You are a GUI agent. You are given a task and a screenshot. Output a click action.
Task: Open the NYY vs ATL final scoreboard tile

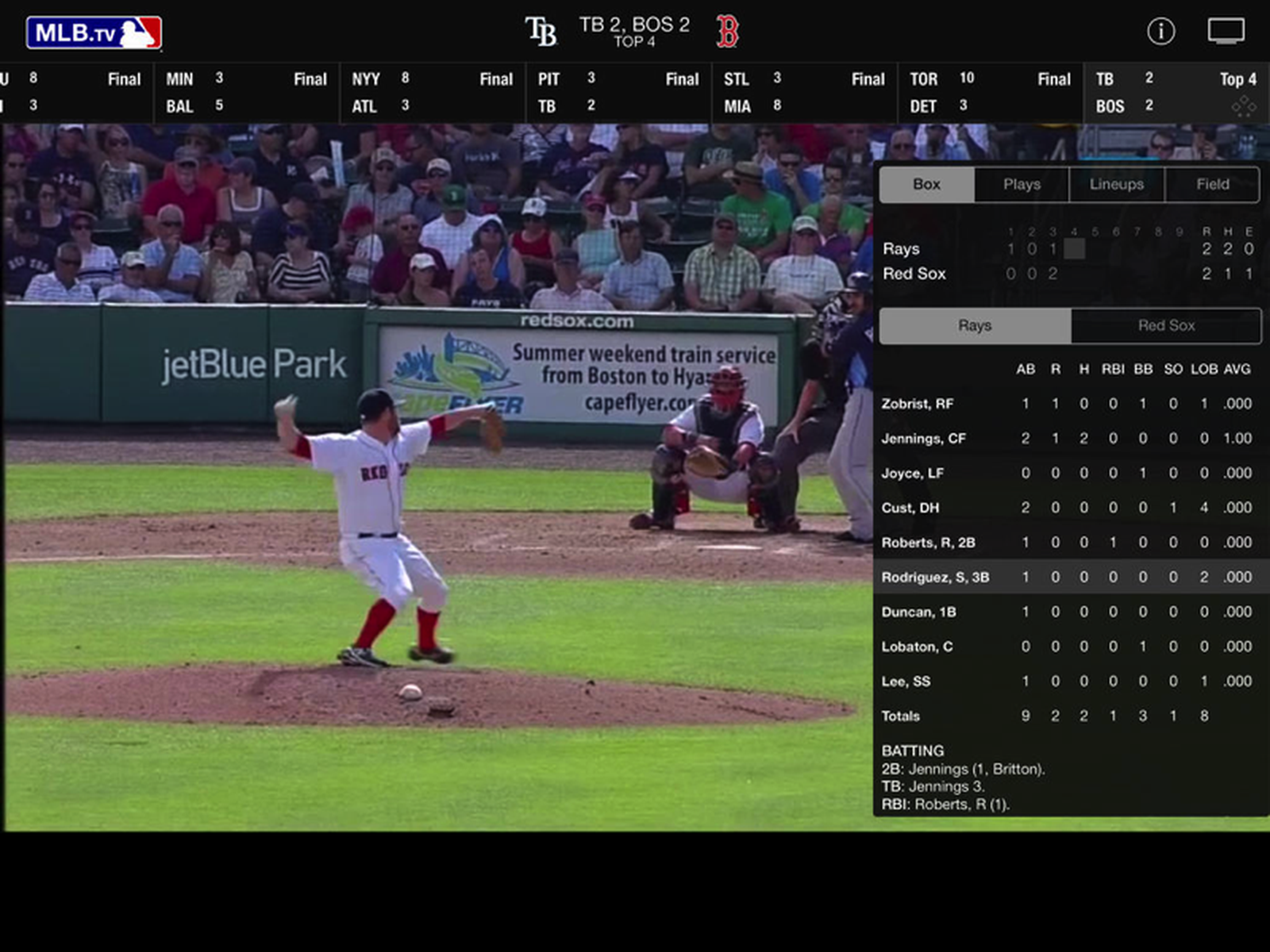(433, 91)
